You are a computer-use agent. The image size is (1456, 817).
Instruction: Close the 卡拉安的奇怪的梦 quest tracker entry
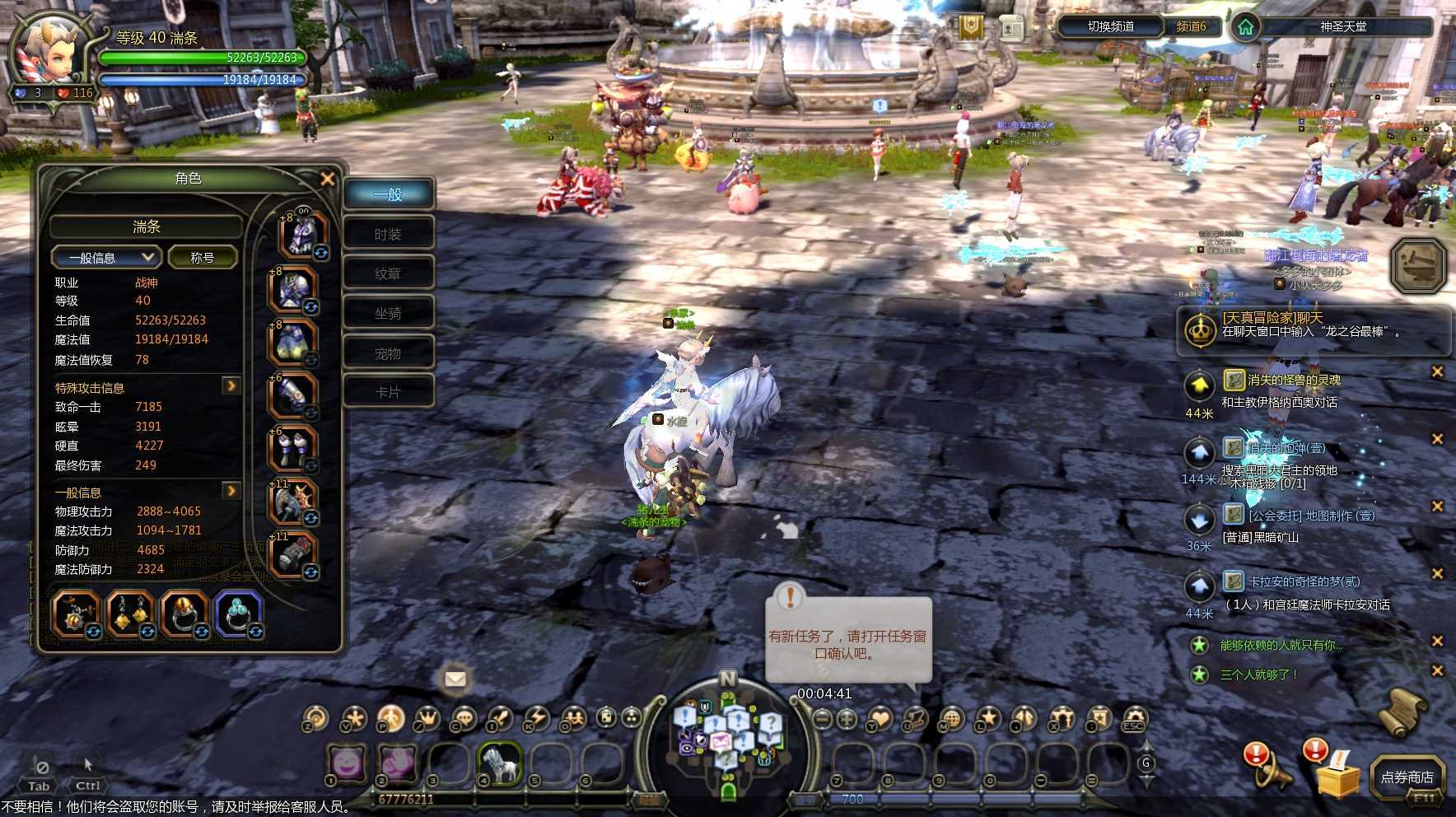coord(1437,574)
